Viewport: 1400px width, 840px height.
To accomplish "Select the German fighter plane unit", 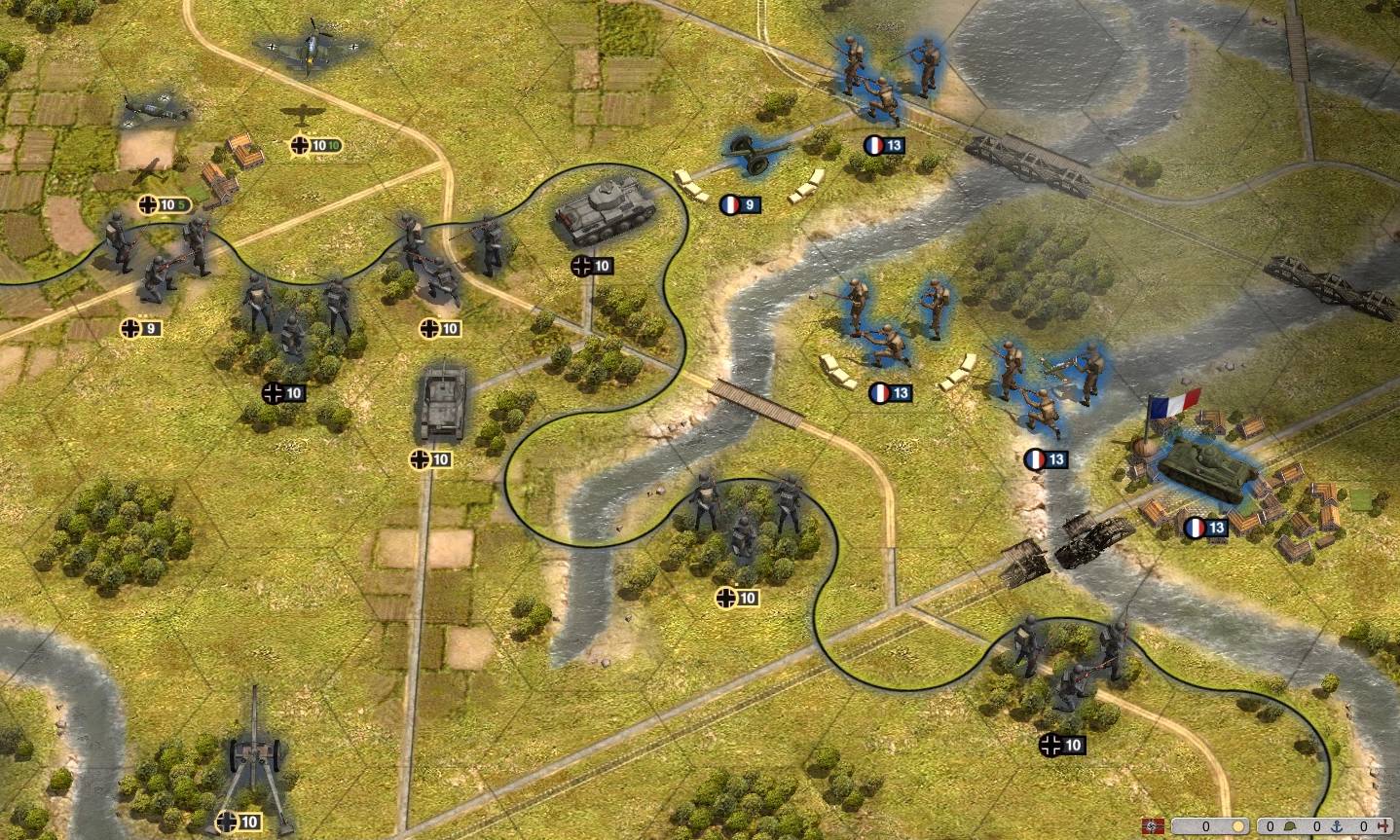I will click(x=309, y=46).
